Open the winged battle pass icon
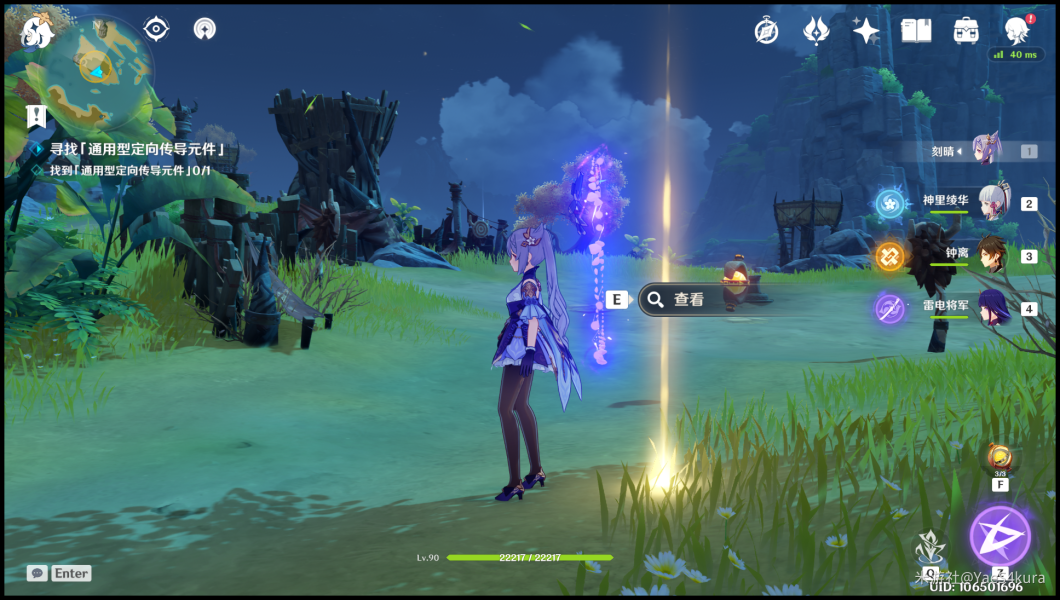The image size is (1060, 600). (x=816, y=31)
